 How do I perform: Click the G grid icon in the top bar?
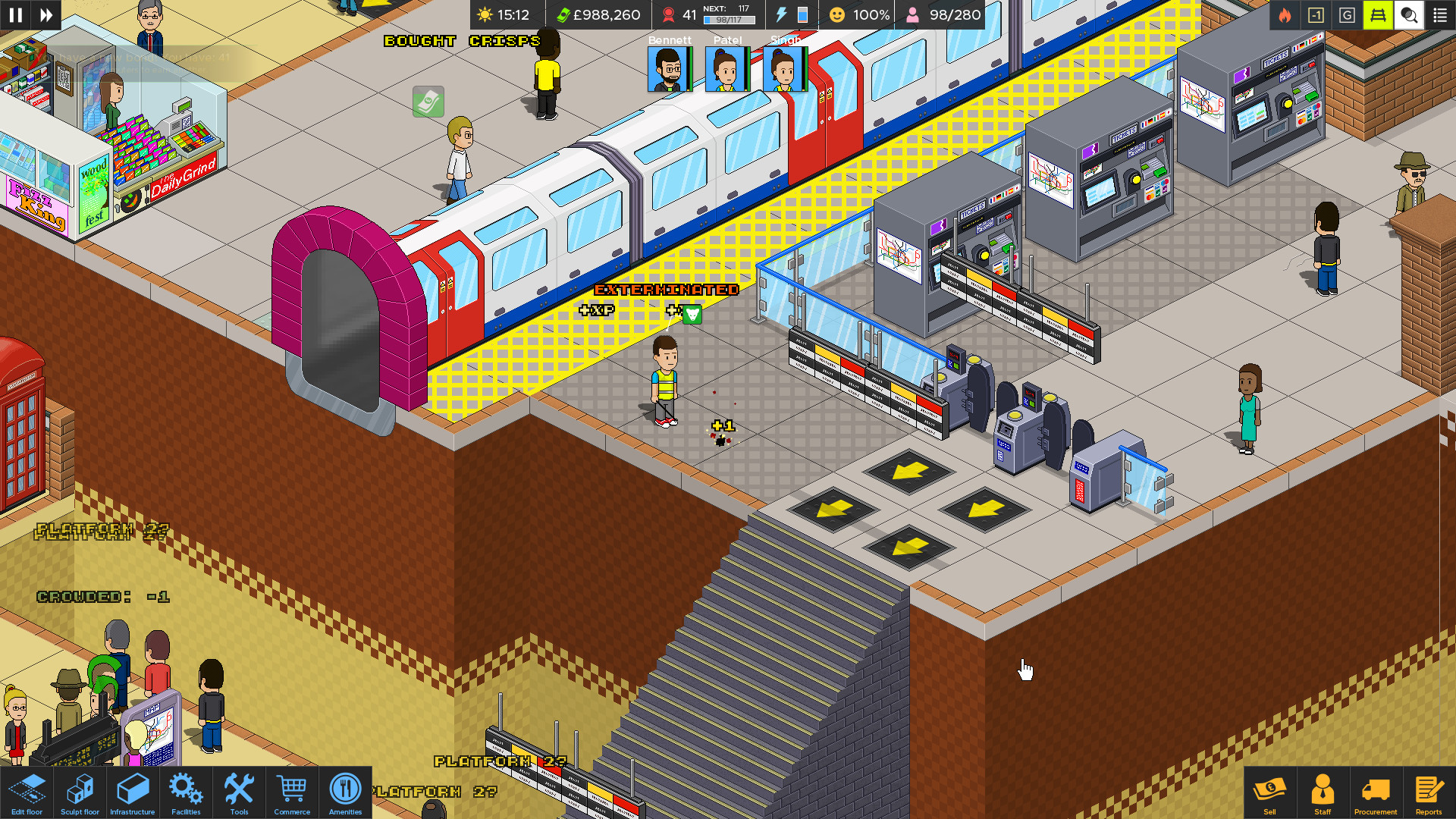click(x=1348, y=14)
